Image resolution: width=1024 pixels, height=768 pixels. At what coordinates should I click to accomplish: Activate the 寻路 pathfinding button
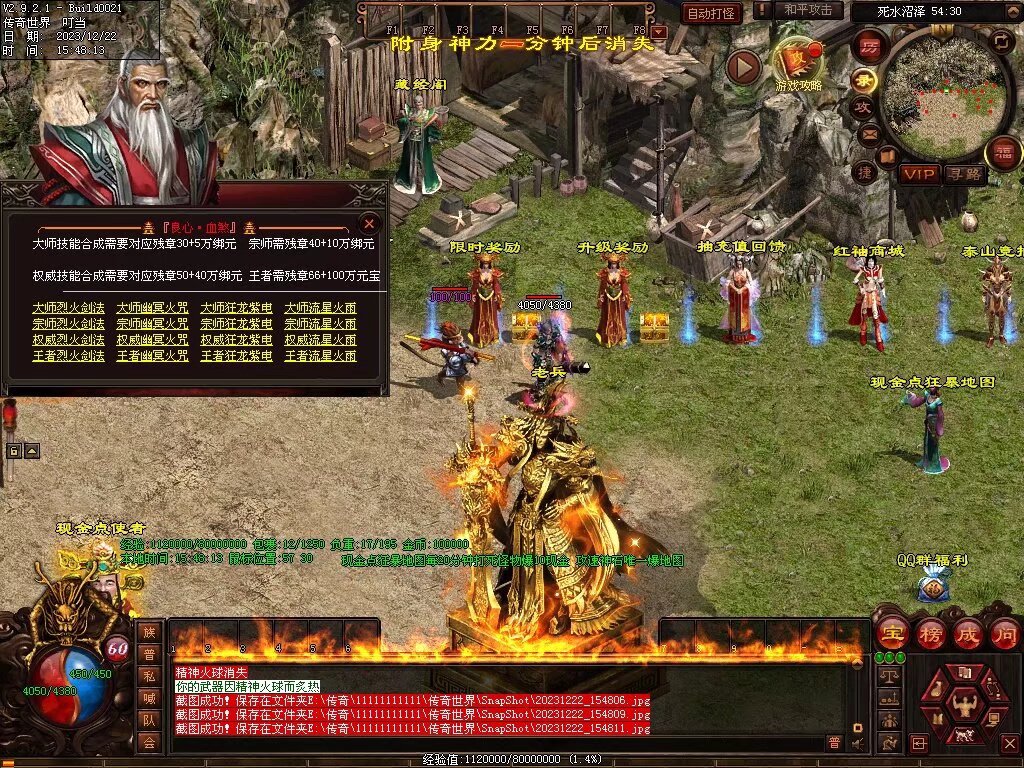click(965, 175)
